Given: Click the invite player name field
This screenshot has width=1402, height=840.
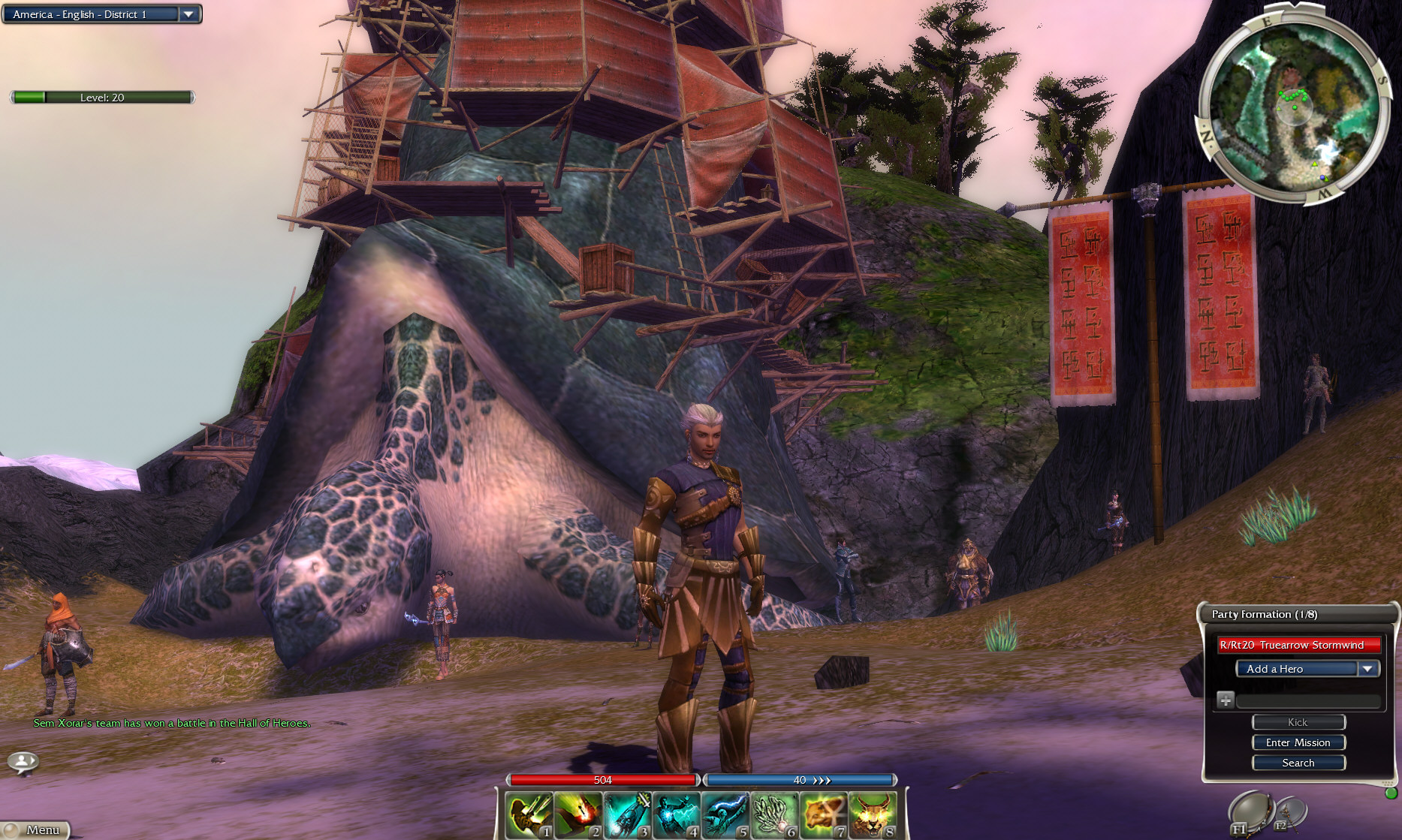Looking at the screenshot, I should (1307, 701).
